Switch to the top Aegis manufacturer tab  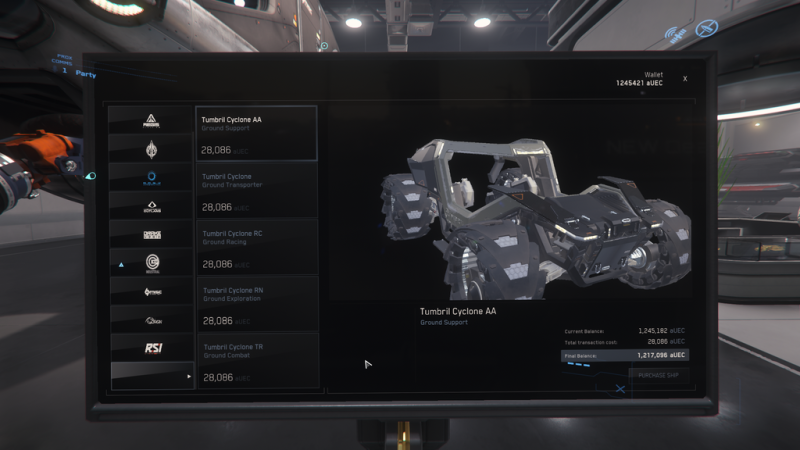(152, 120)
